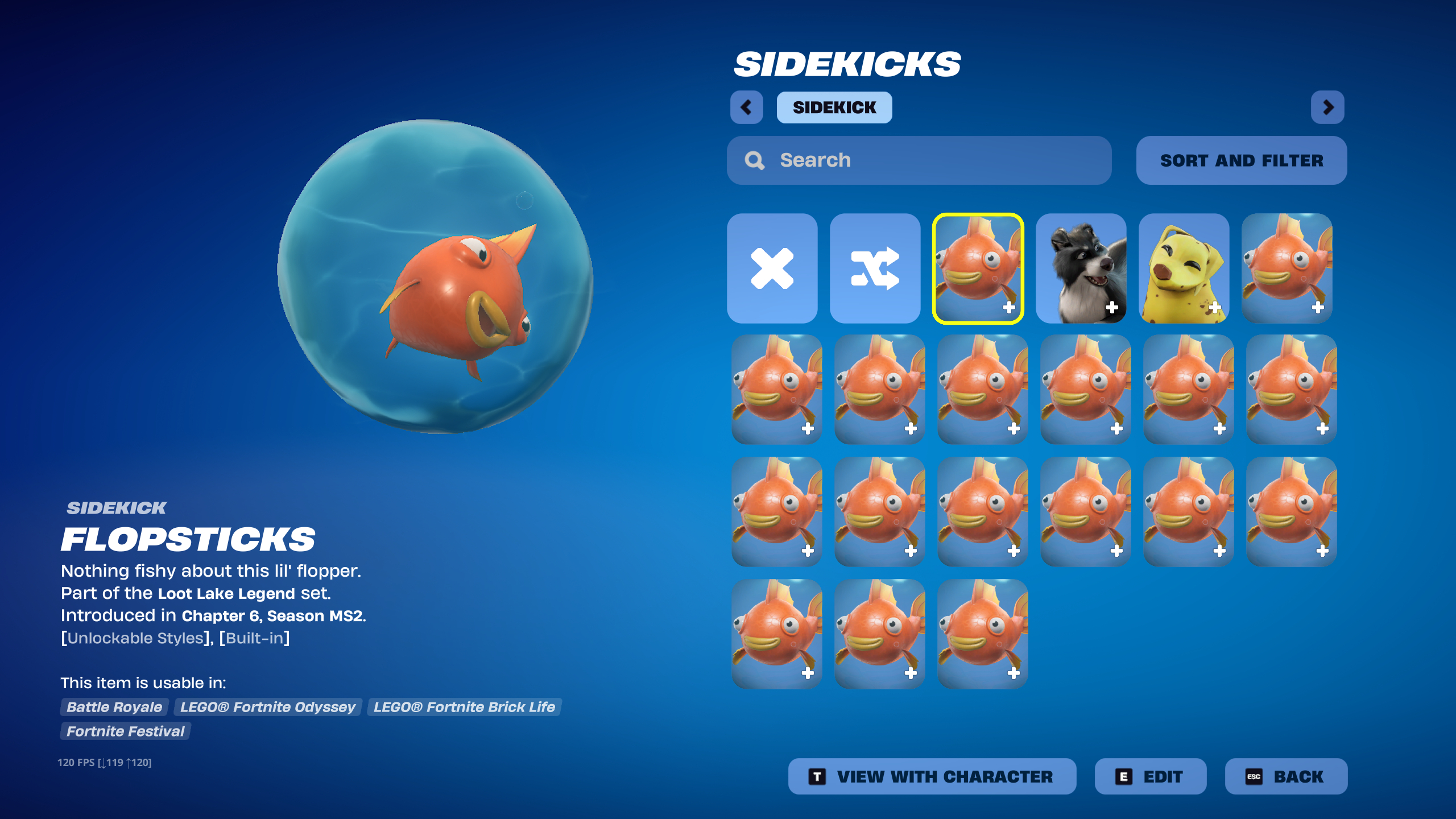This screenshot has height=819, width=1456.
Task: Open the Unlockable Styles tag link
Action: coord(135,638)
